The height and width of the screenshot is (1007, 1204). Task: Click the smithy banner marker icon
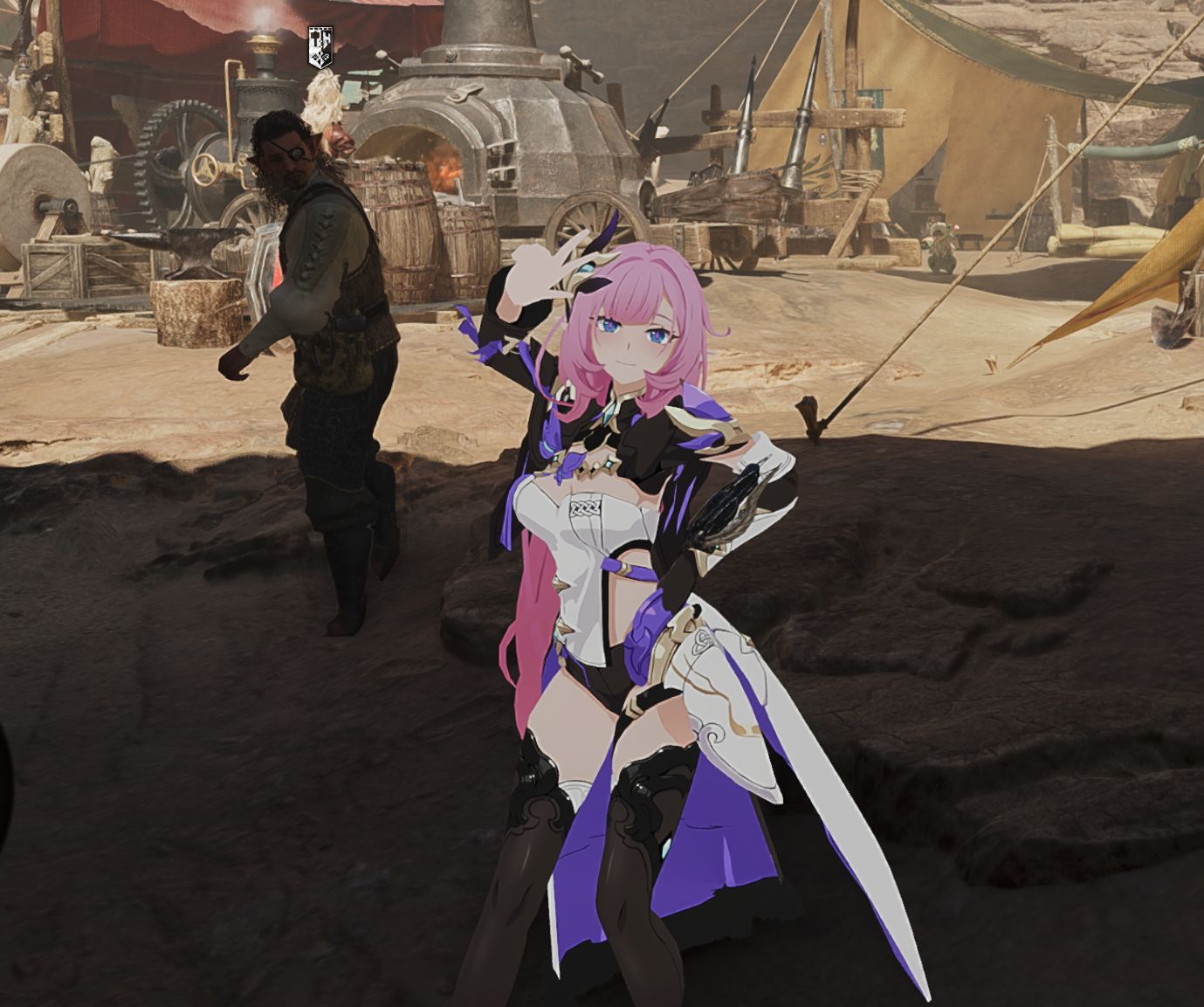pos(320,46)
